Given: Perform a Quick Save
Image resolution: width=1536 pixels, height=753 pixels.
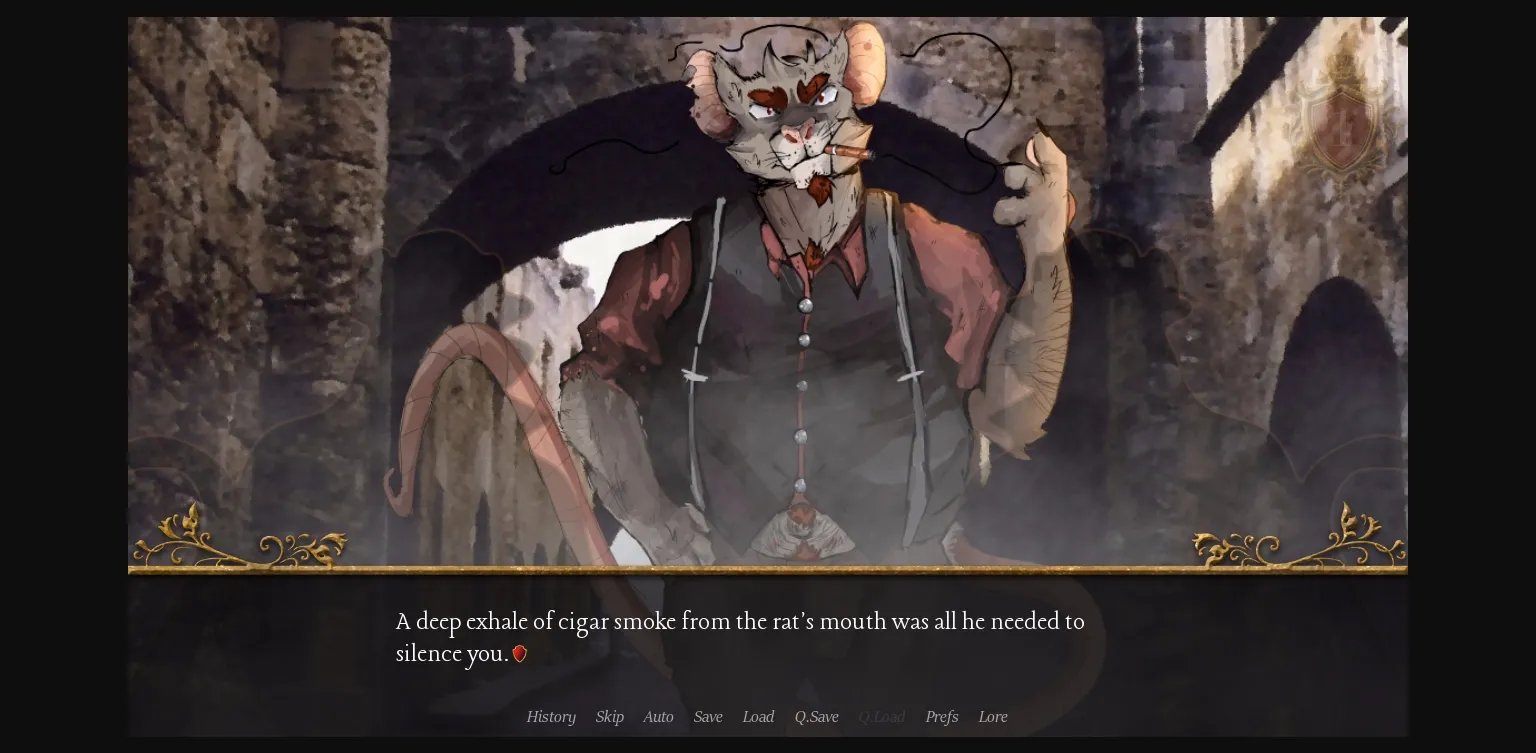Looking at the screenshot, I should (817, 717).
